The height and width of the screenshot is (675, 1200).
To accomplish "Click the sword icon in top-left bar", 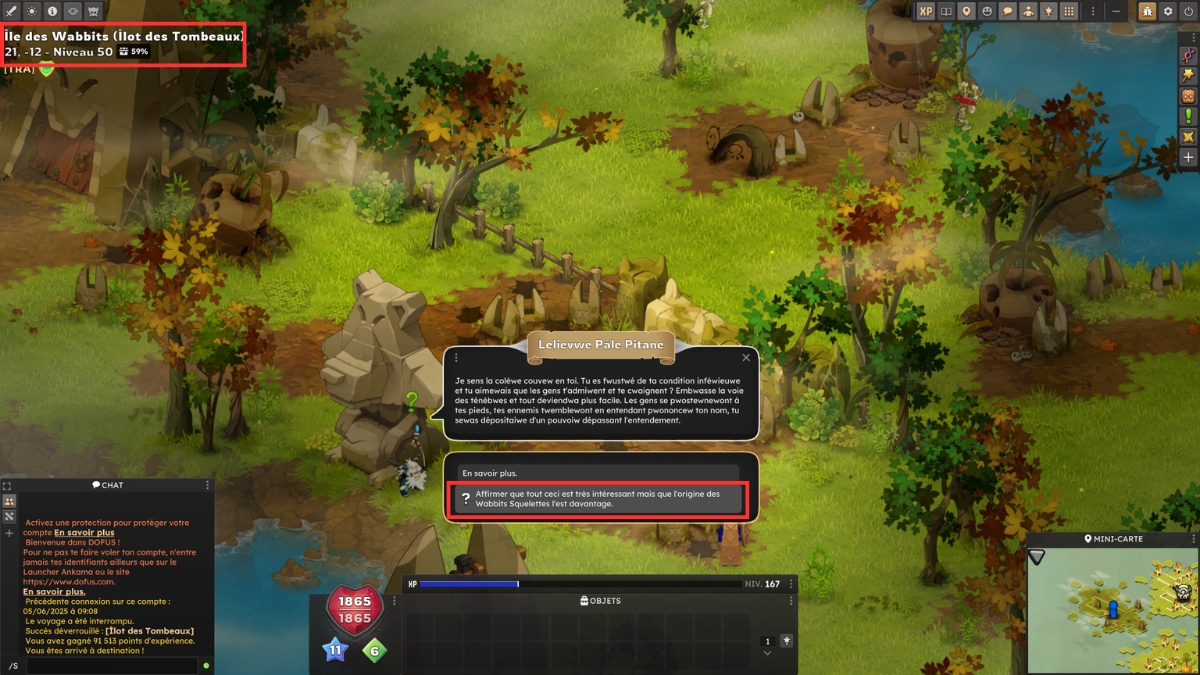I will [12, 11].
